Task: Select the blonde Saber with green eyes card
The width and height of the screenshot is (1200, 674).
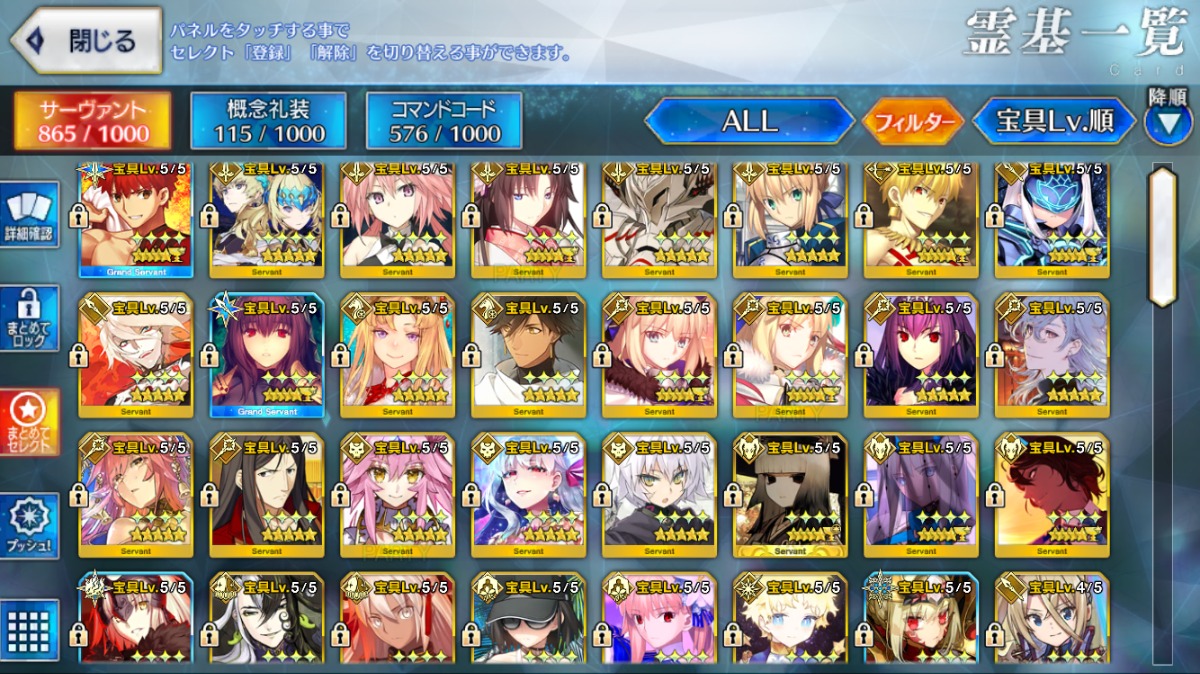Action: point(790,220)
